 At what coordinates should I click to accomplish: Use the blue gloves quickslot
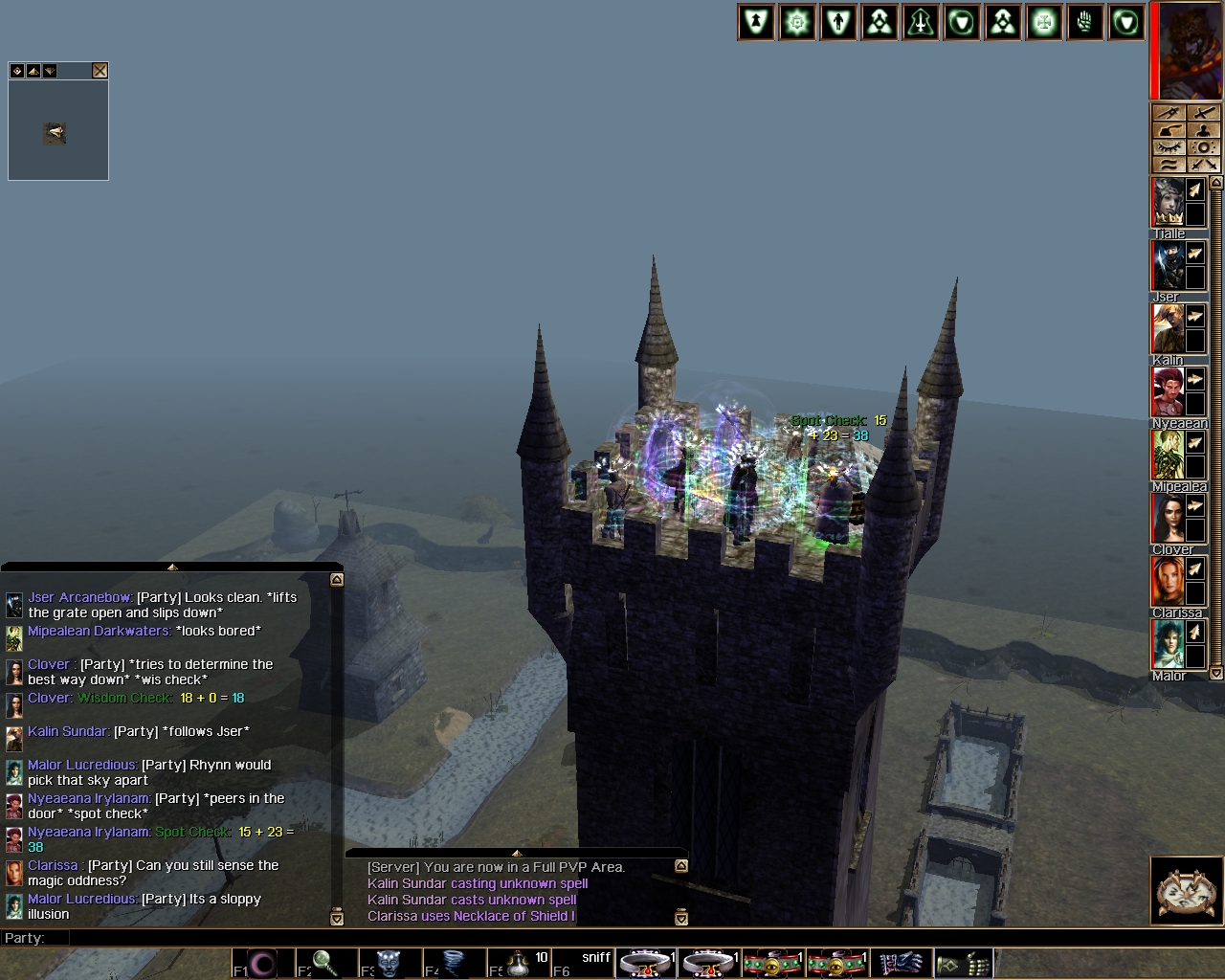point(900,963)
